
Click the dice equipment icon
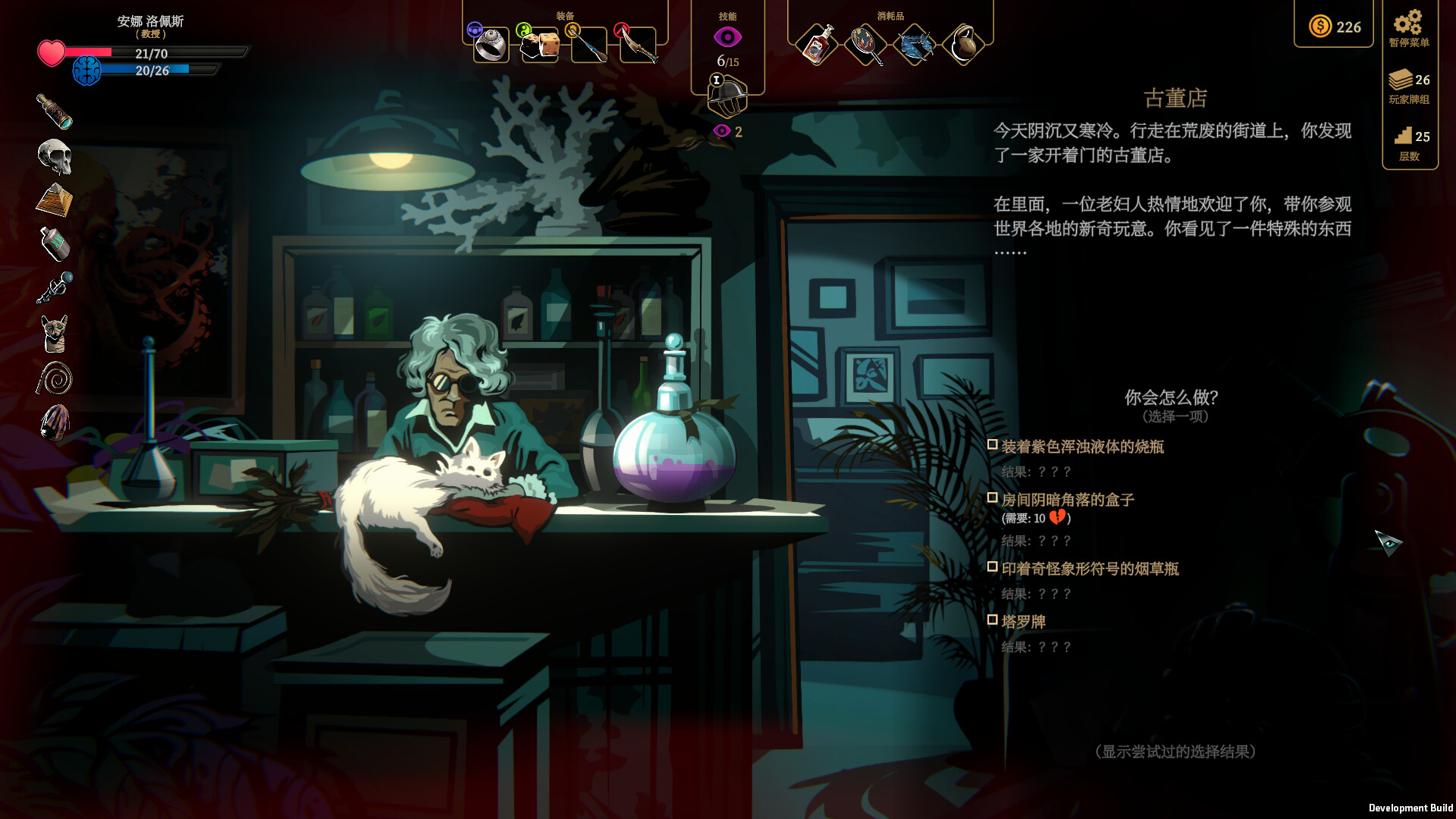(x=539, y=45)
